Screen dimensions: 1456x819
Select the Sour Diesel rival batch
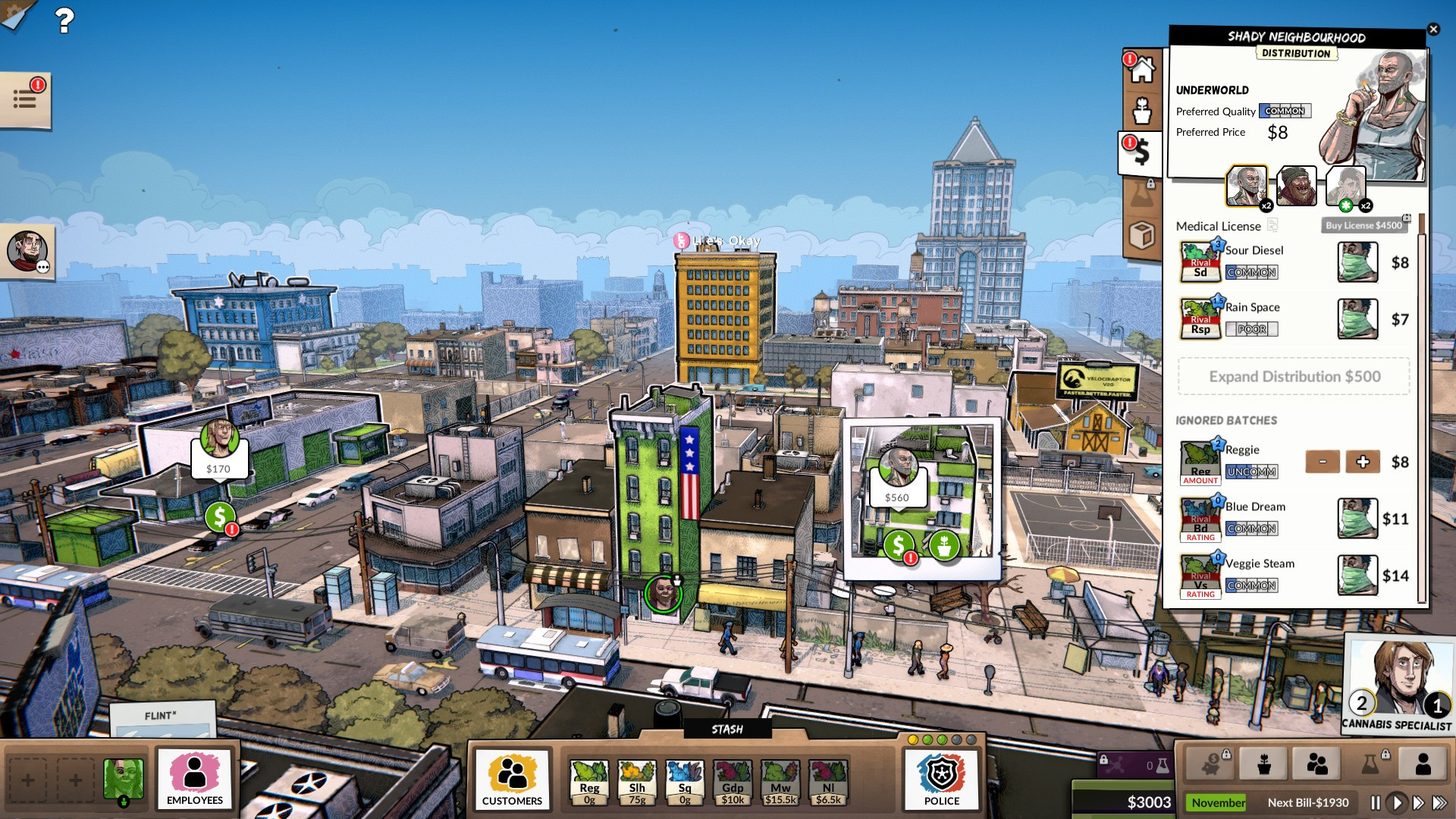1200,262
